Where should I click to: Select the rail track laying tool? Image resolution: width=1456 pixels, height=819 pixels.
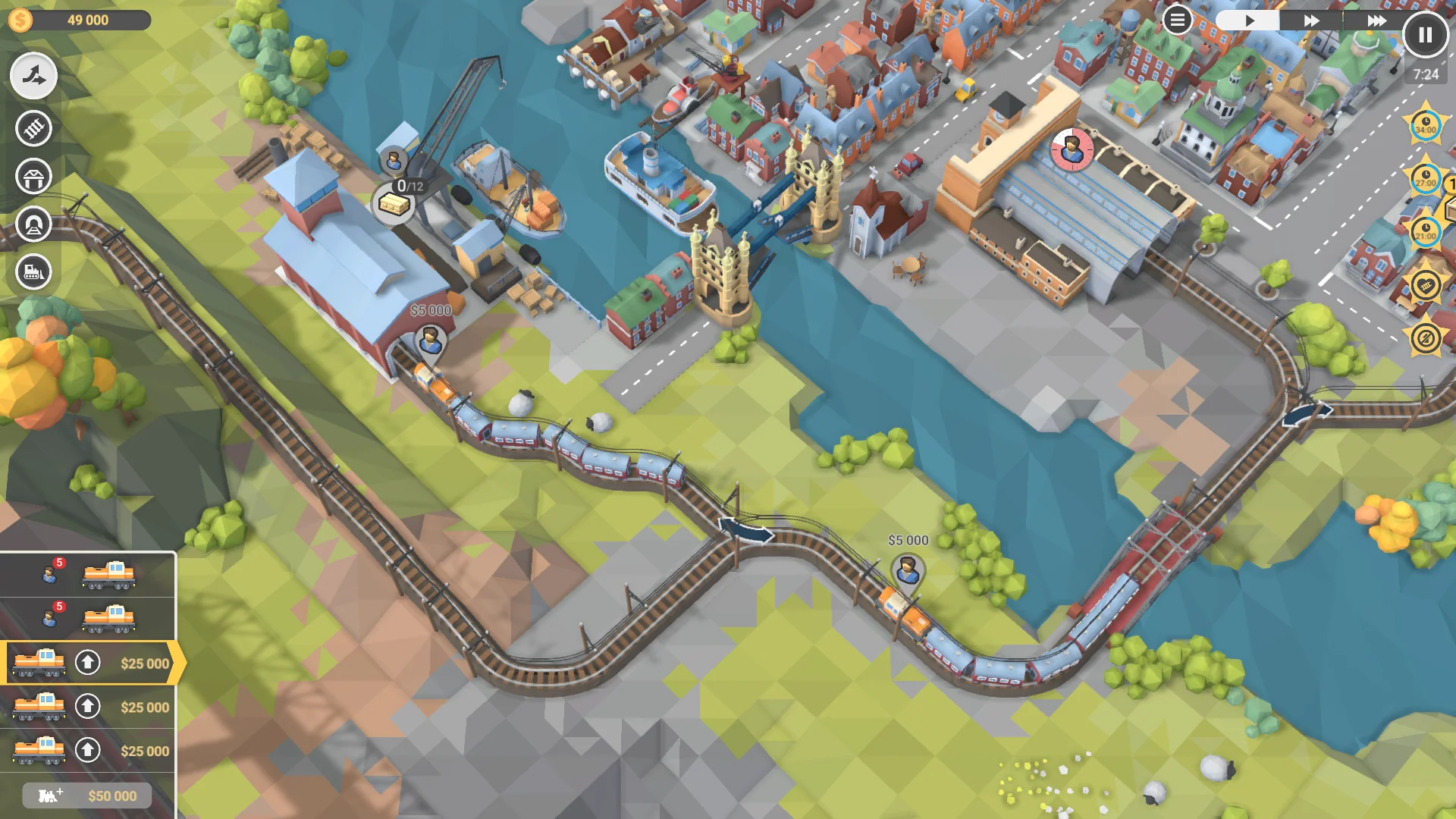coord(33,128)
